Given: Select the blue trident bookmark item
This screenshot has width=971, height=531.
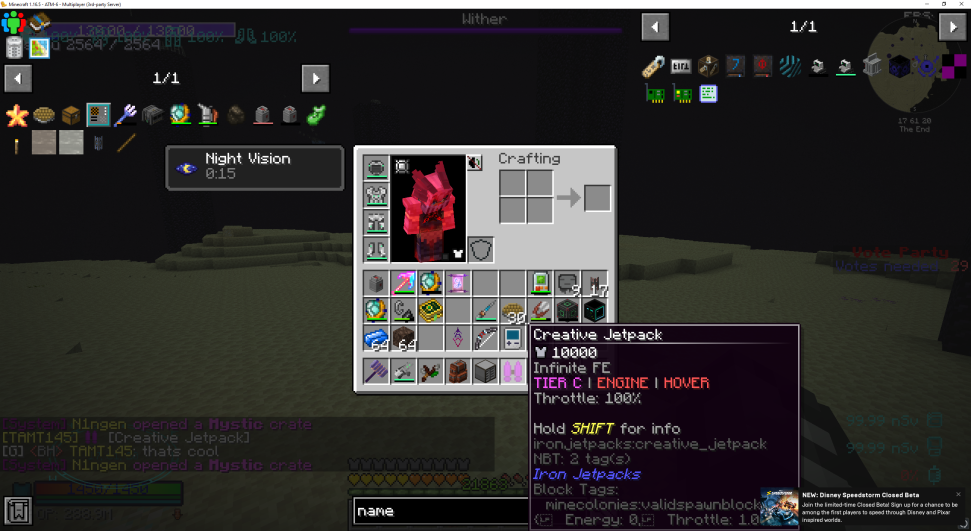Looking at the screenshot, I should 125,115.
